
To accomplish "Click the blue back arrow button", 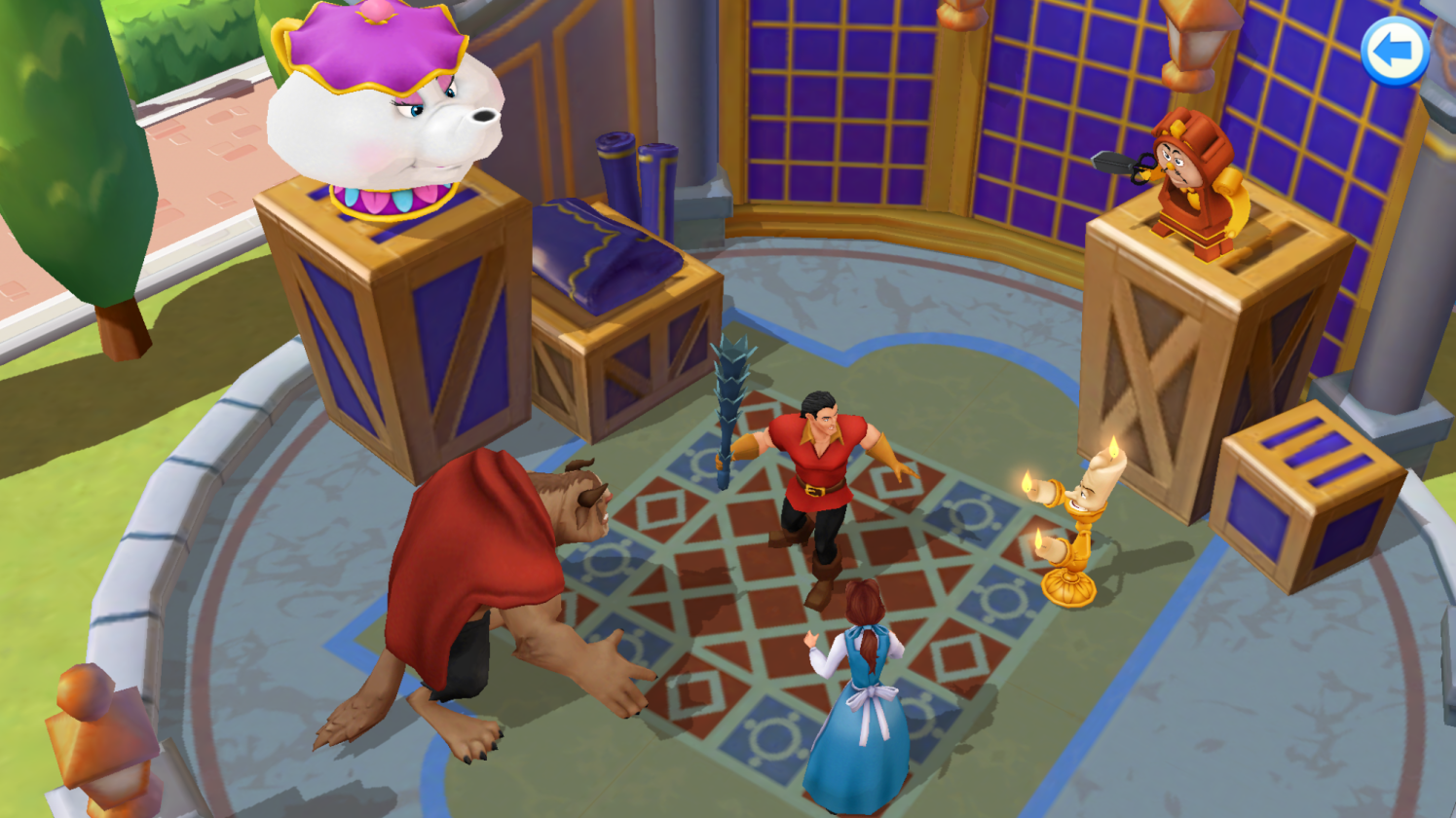I will pos(1394,52).
